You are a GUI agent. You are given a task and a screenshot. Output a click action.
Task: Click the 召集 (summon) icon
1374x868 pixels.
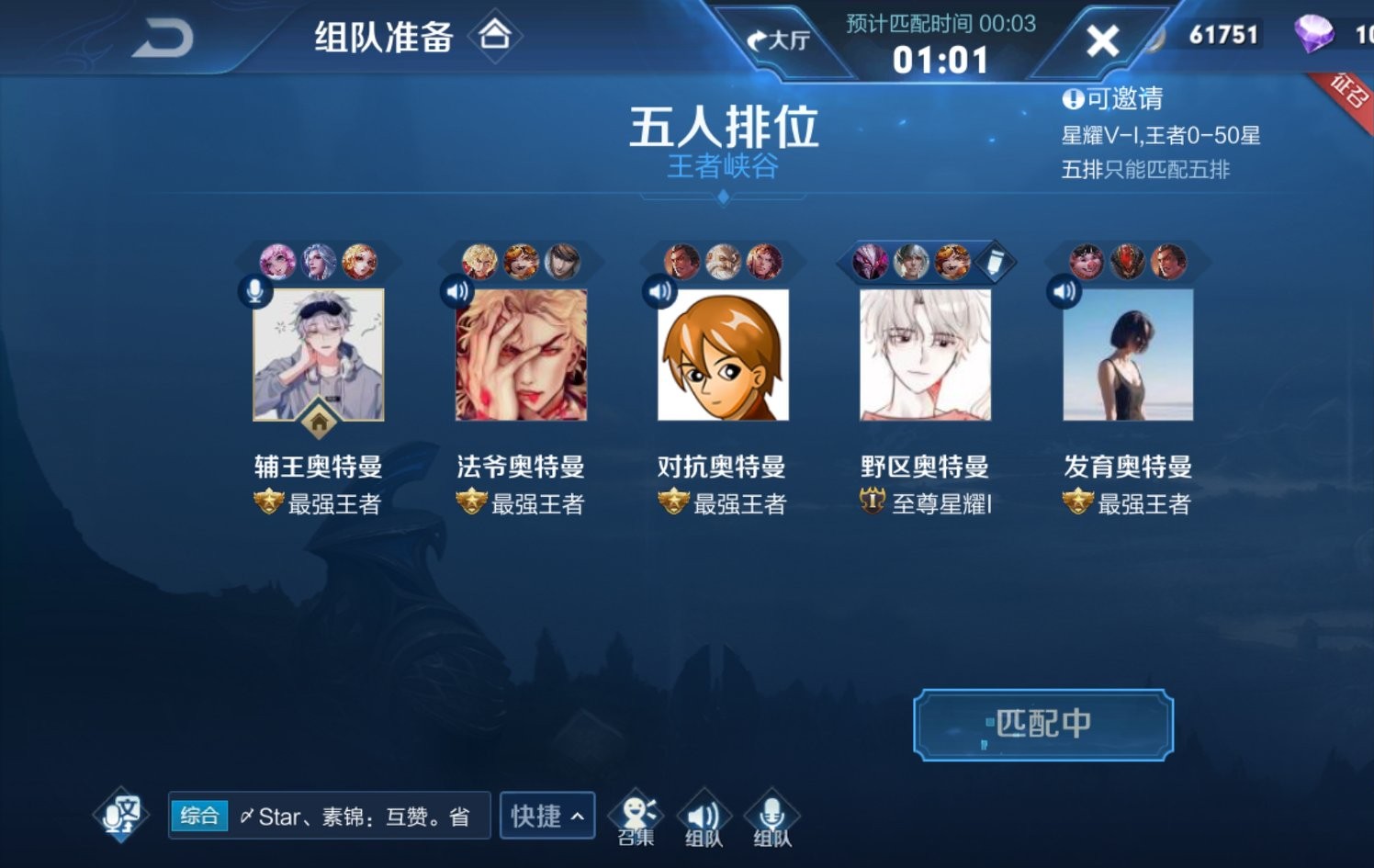[637, 815]
